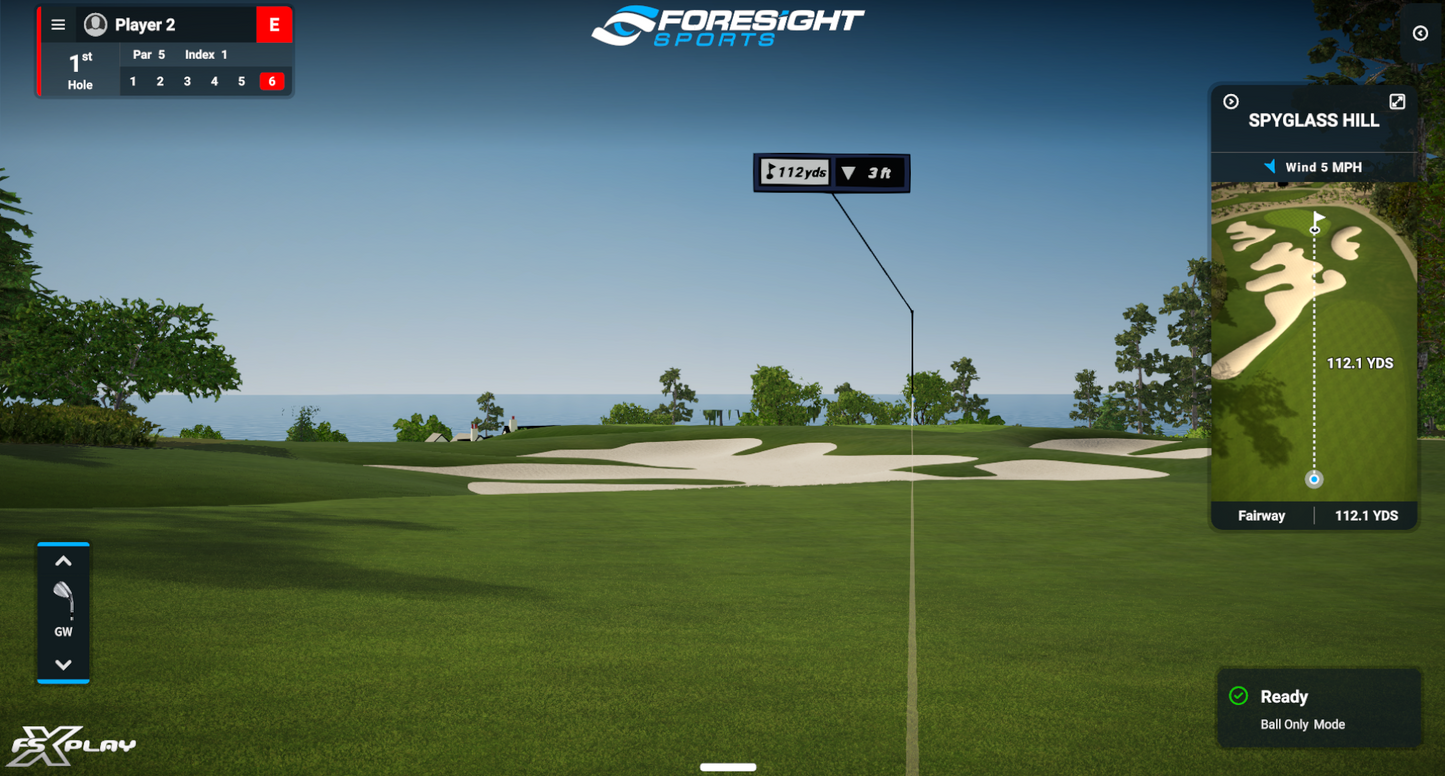Click the GW wedge club icon
This screenshot has height=776, width=1445.
[63, 597]
